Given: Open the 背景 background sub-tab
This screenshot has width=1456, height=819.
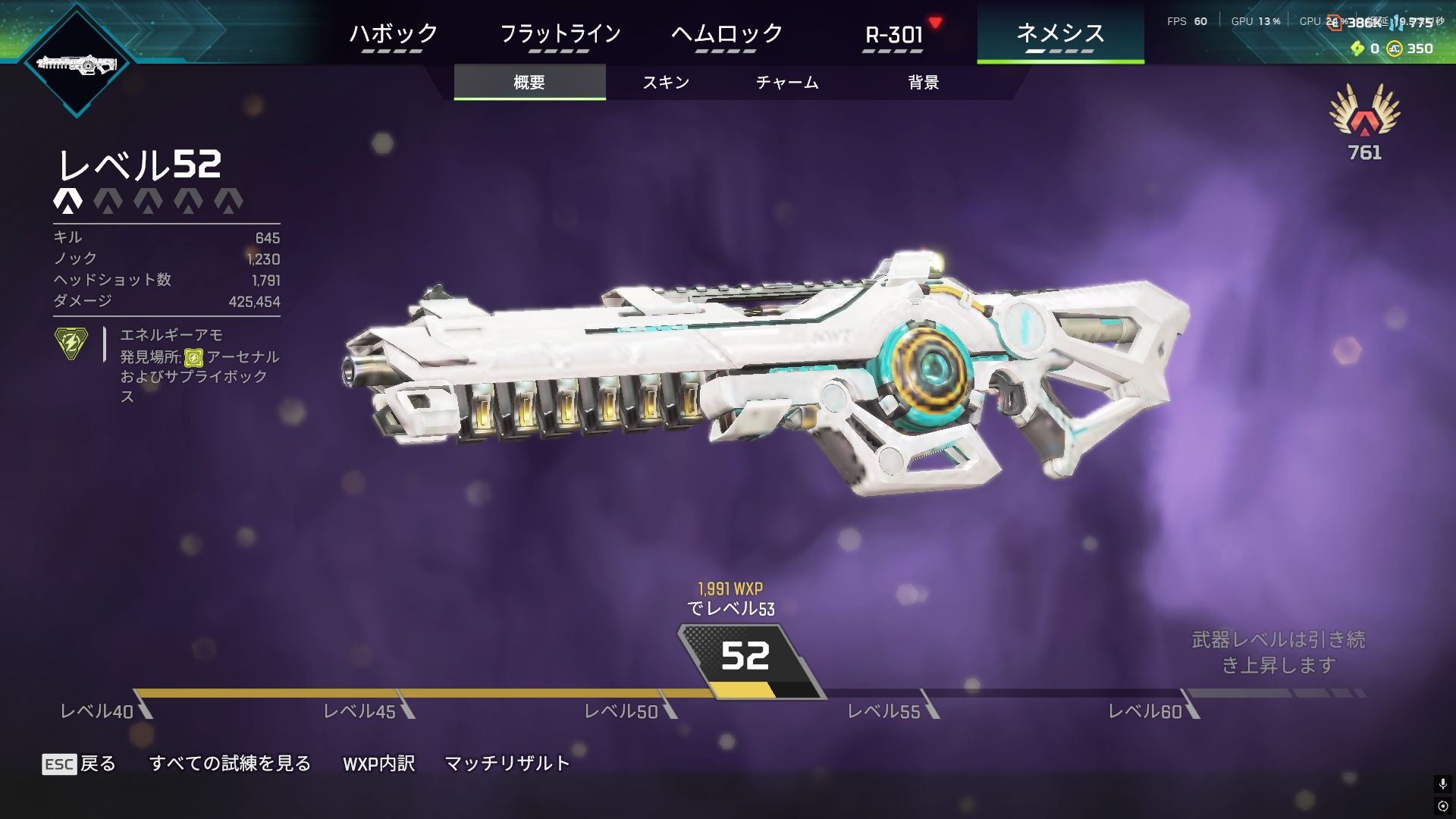Looking at the screenshot, I should coord(924,82).
